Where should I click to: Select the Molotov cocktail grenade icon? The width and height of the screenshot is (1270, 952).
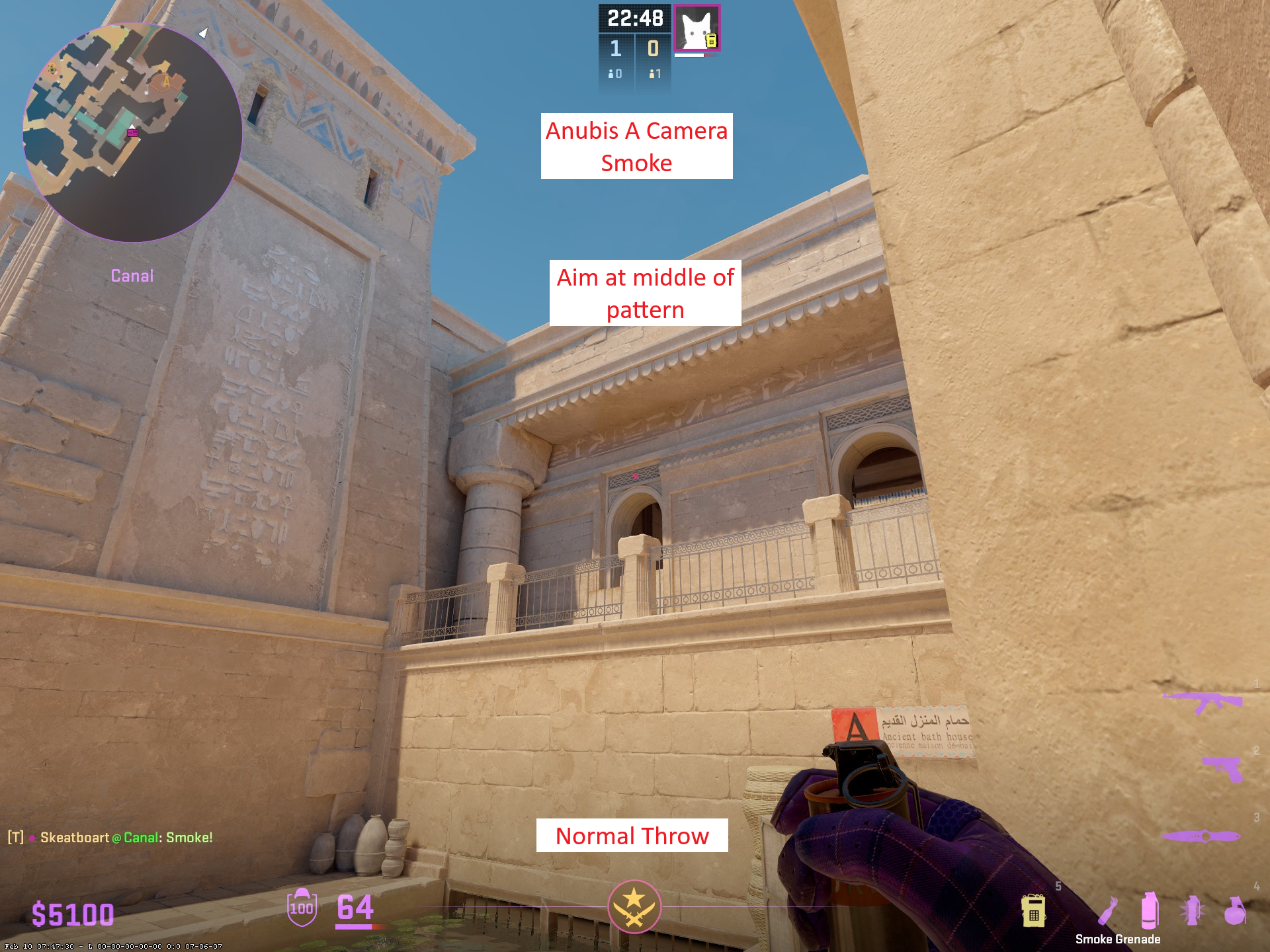[x=1108, y=911]
